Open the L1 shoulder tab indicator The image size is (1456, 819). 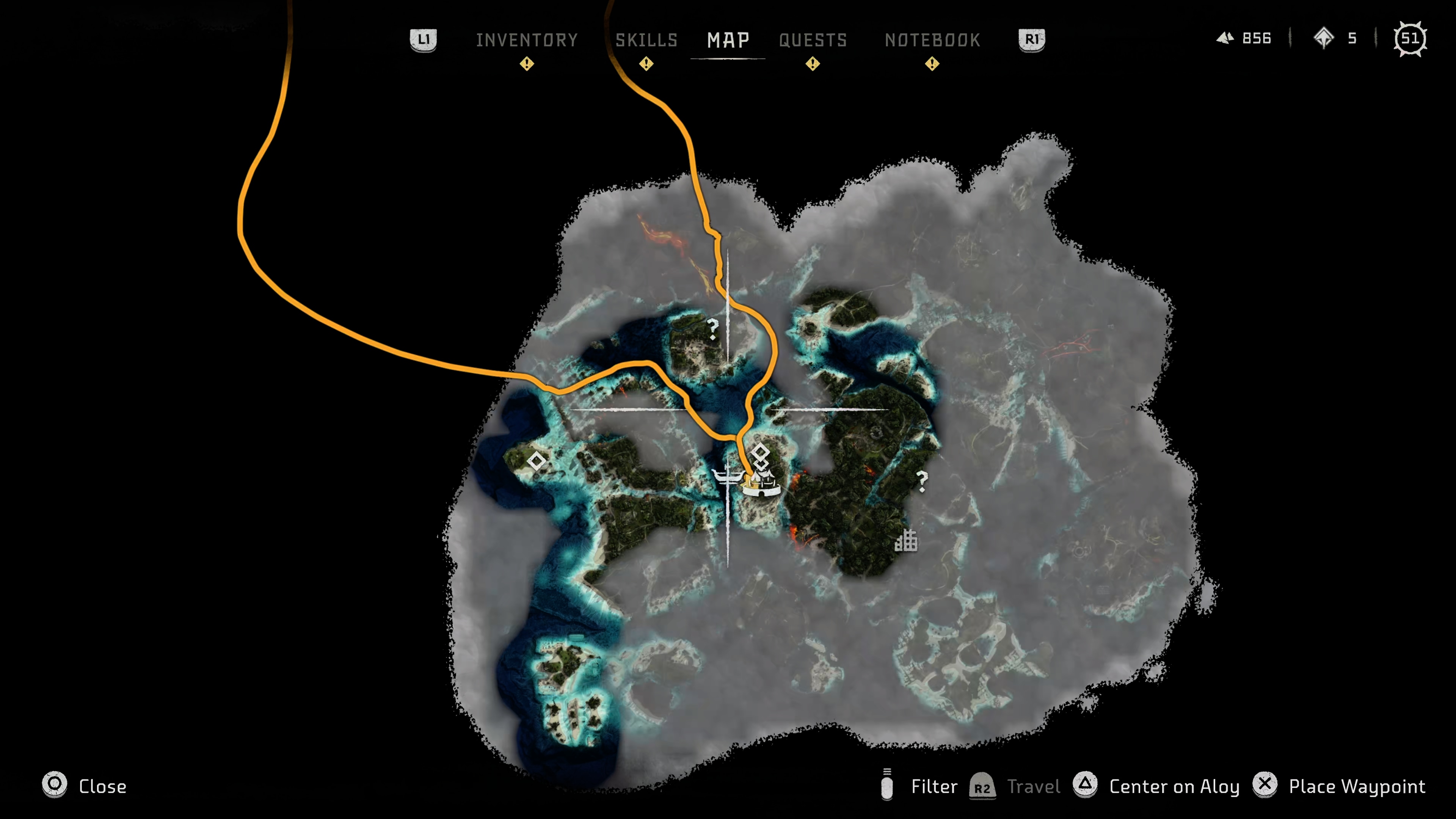click(x=424, y=39)
